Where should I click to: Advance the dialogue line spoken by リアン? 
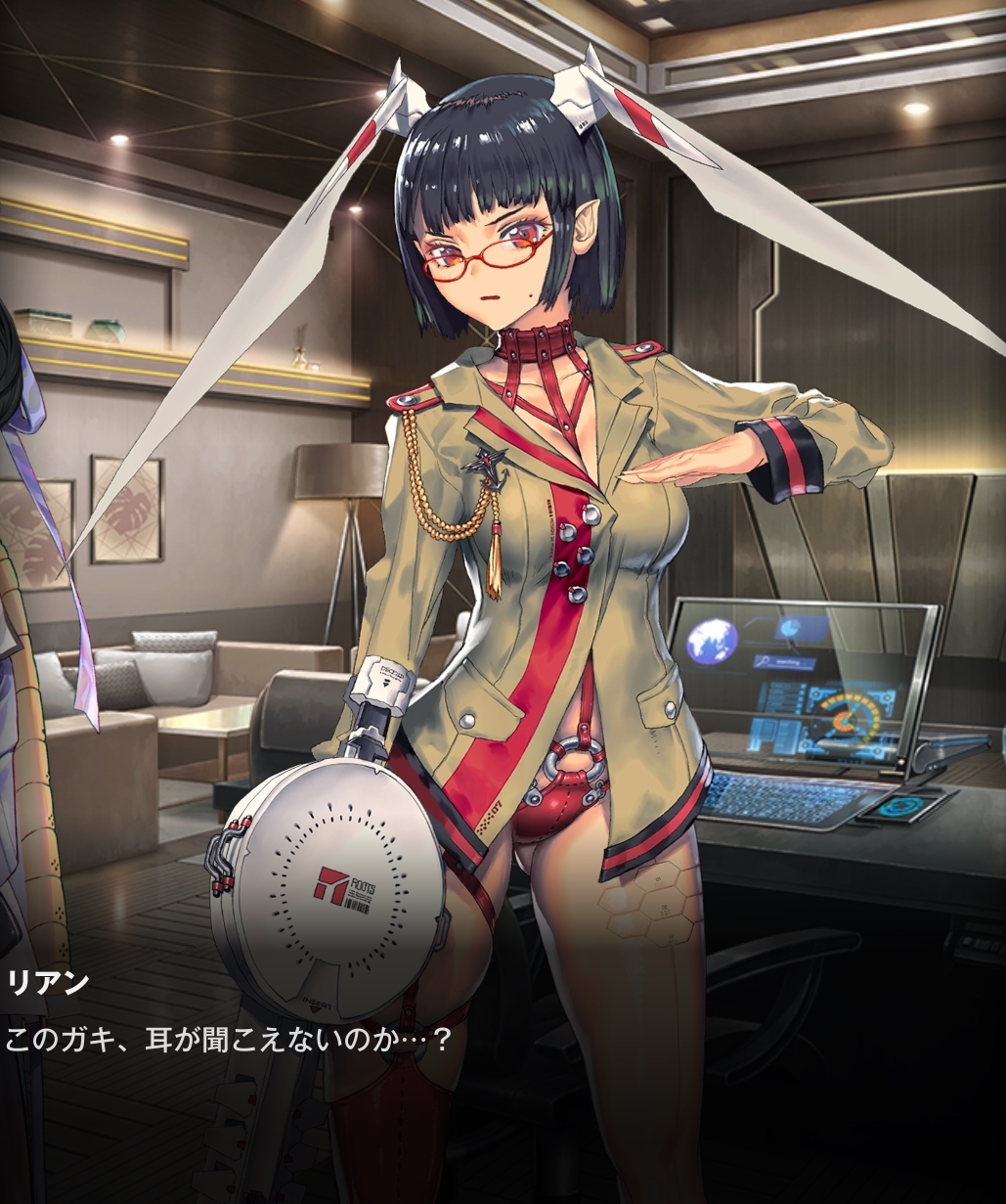point(231,1039)
